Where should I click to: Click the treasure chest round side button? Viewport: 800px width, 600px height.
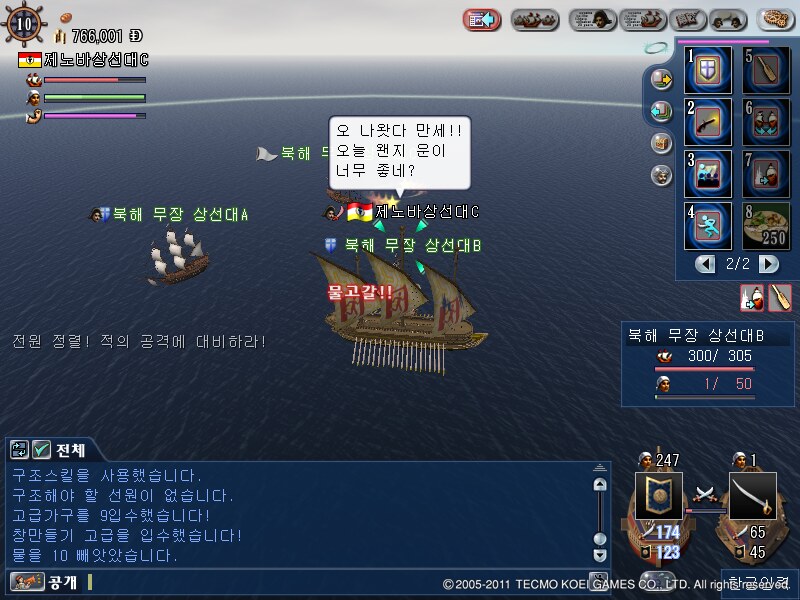tap(661, 143)
